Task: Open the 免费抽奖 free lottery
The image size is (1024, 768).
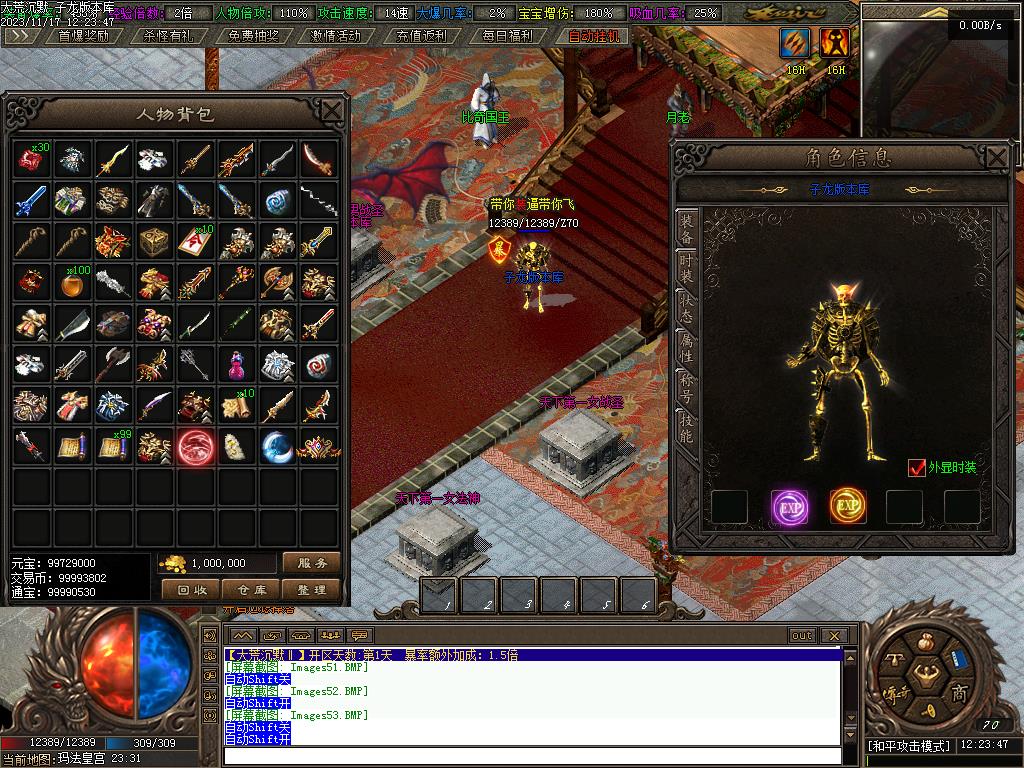Action: click(254, 35)
